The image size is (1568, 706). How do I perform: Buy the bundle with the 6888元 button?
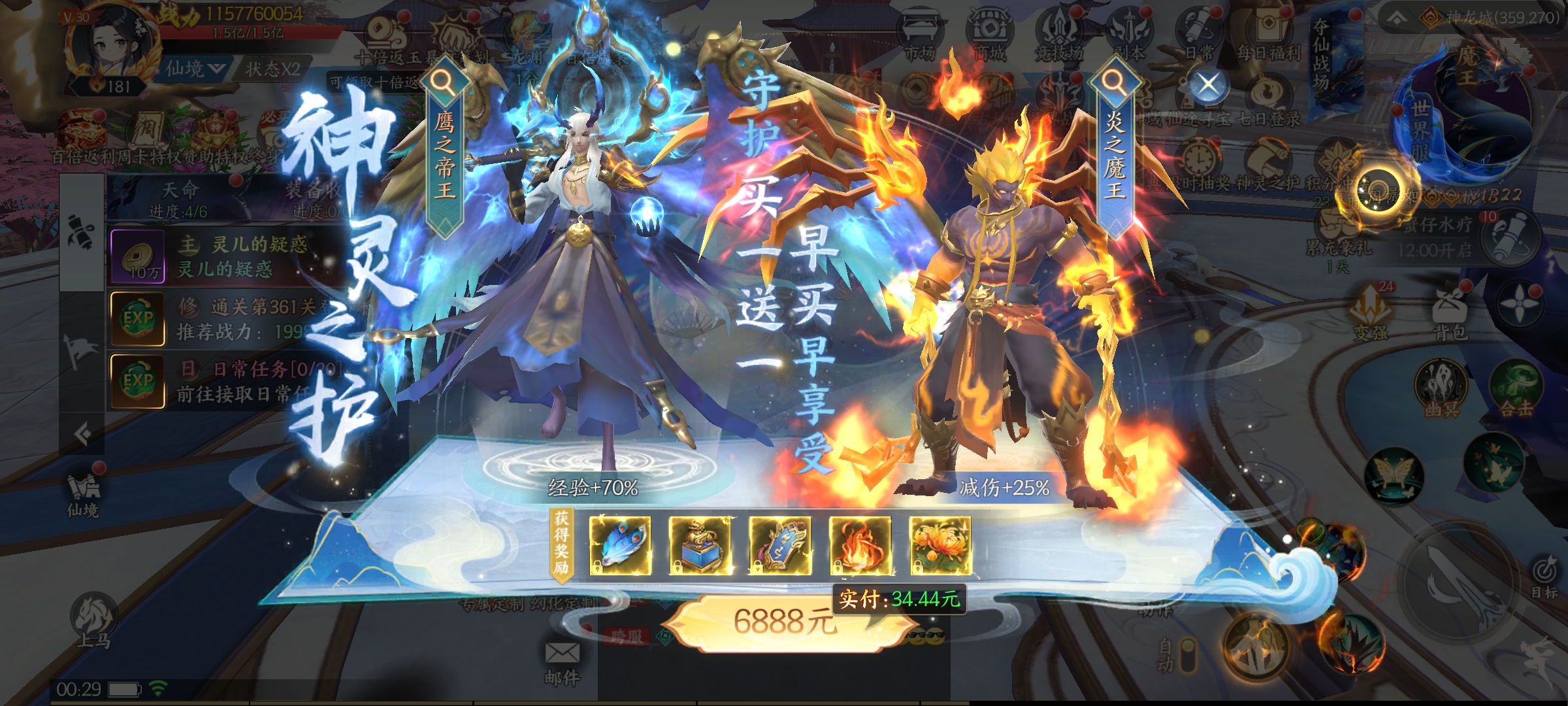coord(784,622)
